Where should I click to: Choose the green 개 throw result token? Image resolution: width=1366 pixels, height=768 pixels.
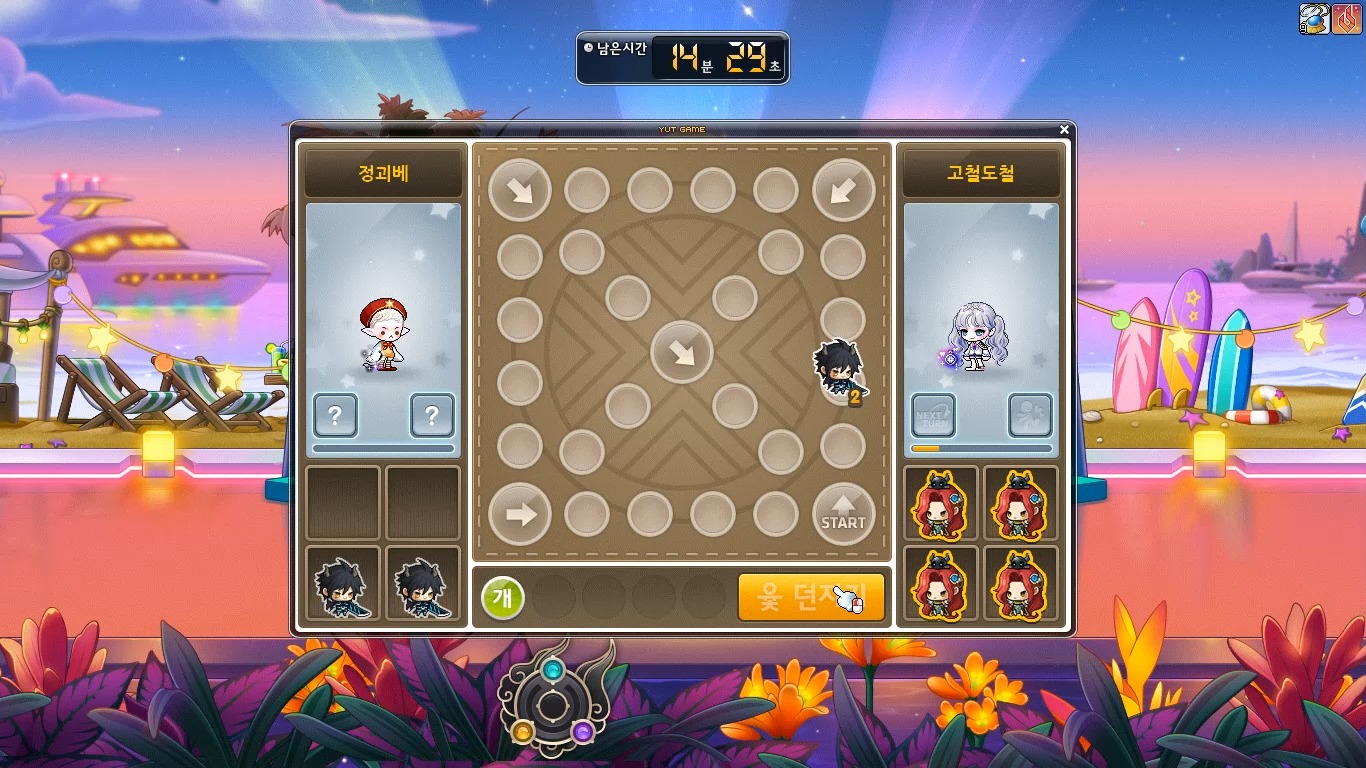[x=503, y=598]
